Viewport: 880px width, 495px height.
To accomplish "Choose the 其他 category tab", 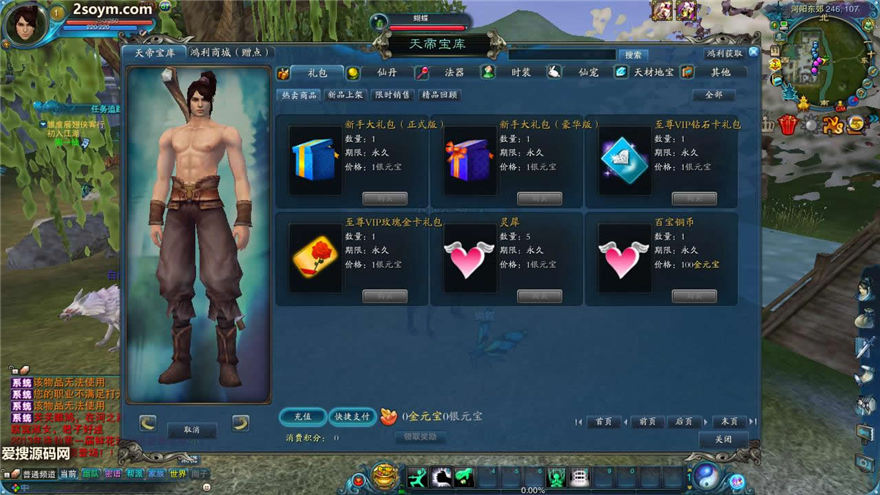I will [720, 72].
